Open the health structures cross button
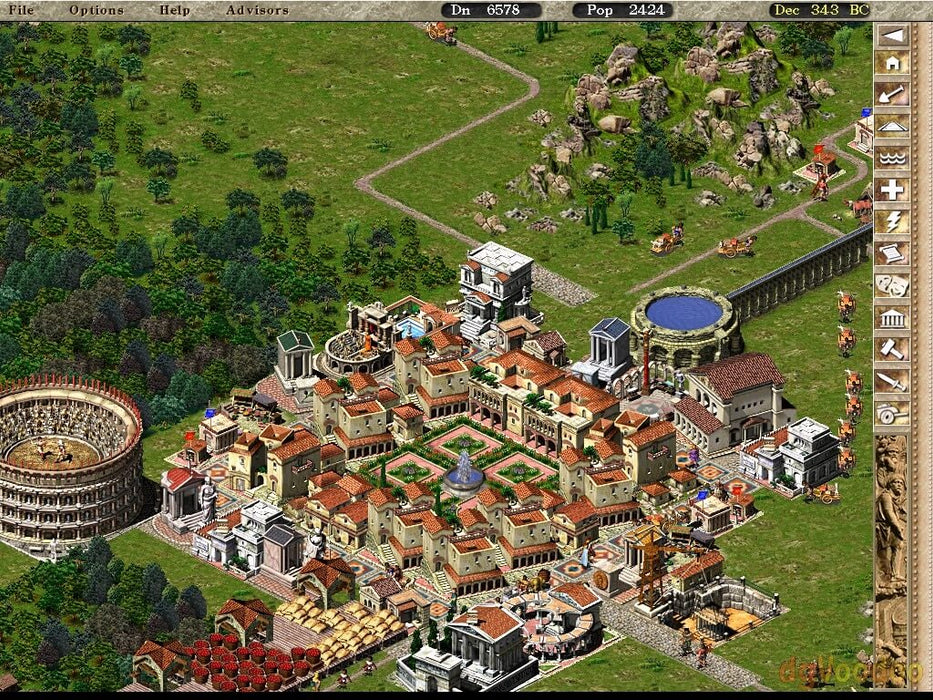 pyautogui.click(x=892, y=190)
